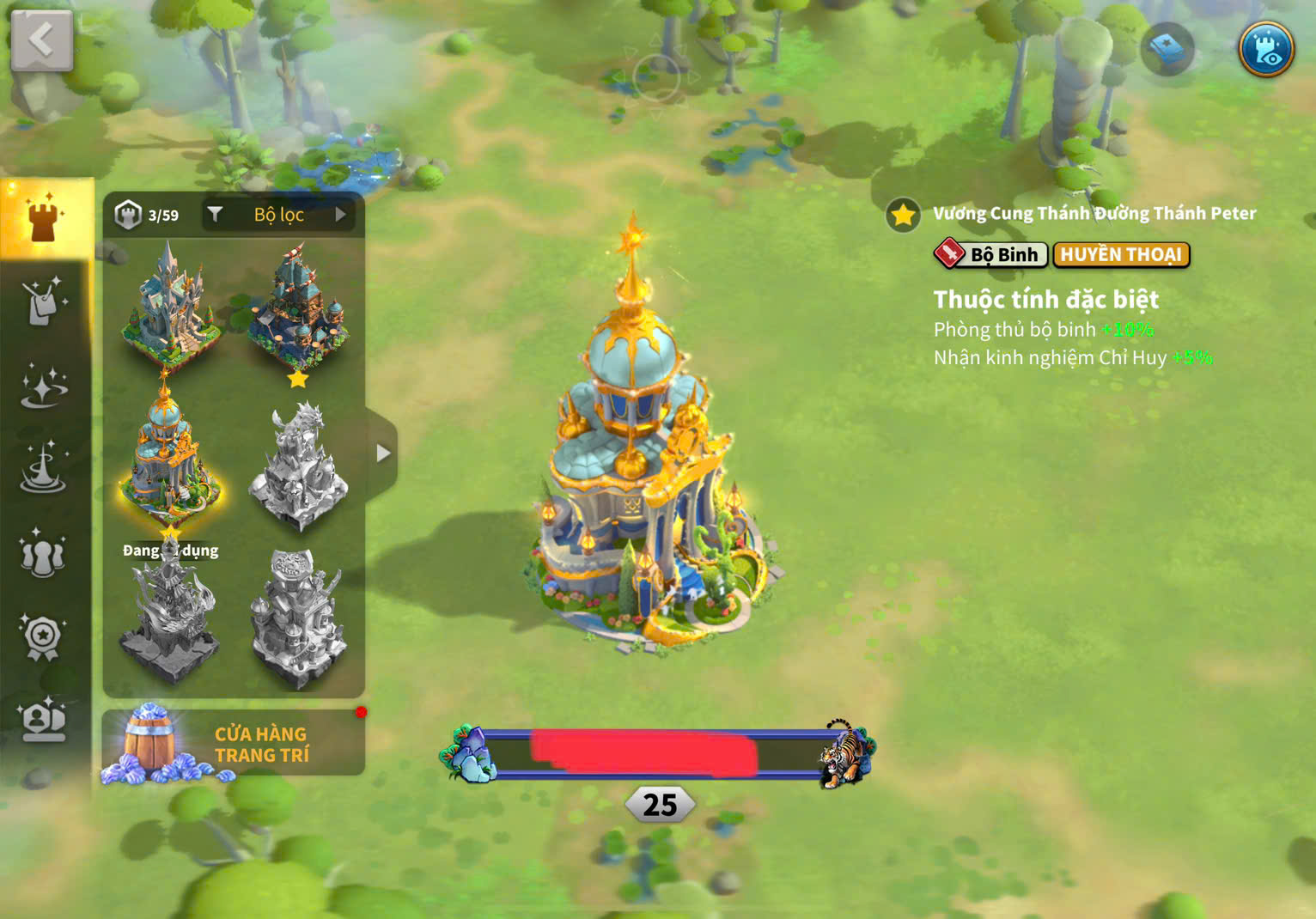Preview the locked gray dragon statue theme

298,464
